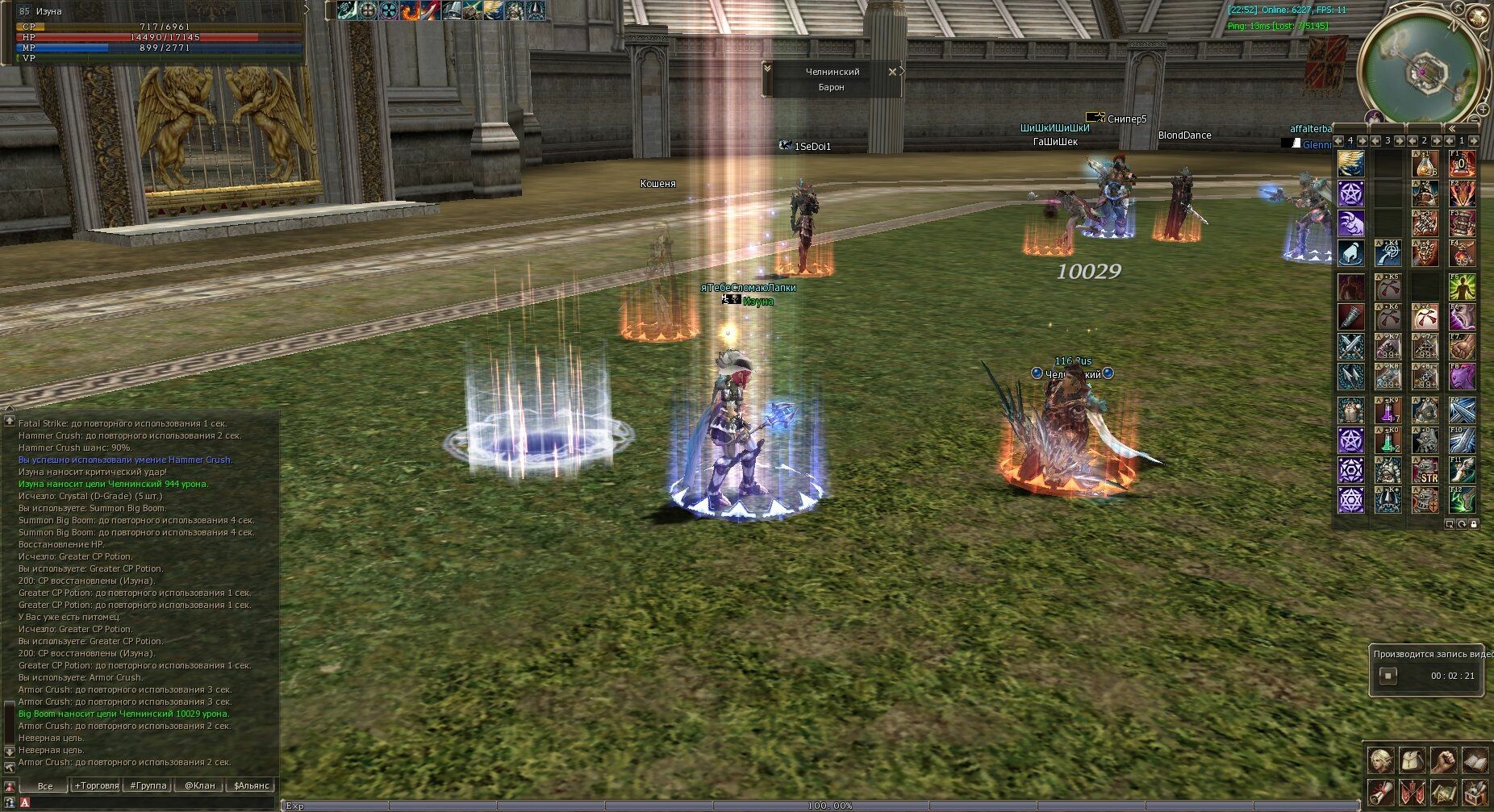Toggle the hotbar lock padlock button
This screenshot has height=812, width=1494.
point(1475,524)
